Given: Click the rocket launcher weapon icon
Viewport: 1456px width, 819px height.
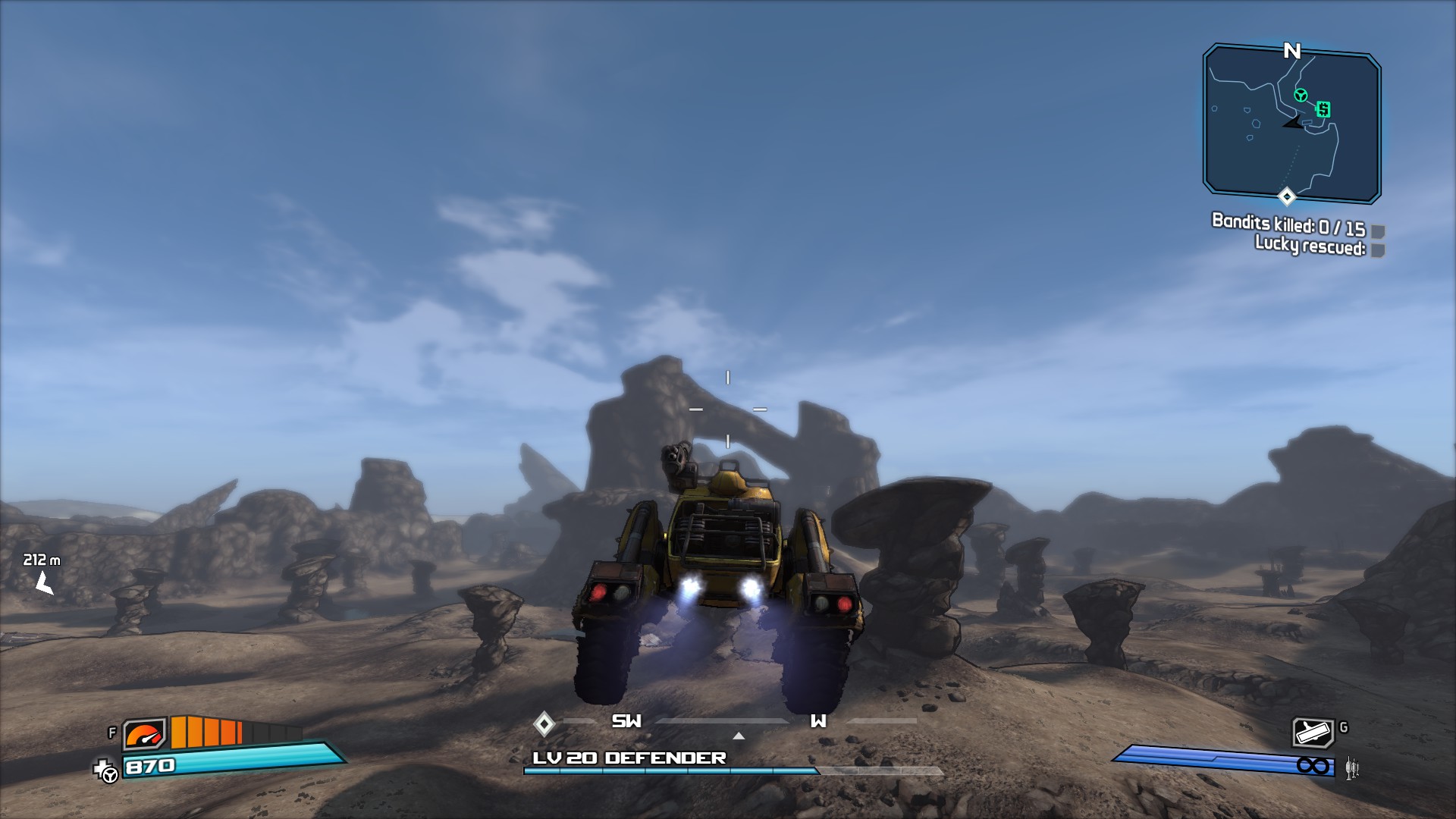Looking at the screenshot, I should pyautogui.click(x=1313, y=733).
